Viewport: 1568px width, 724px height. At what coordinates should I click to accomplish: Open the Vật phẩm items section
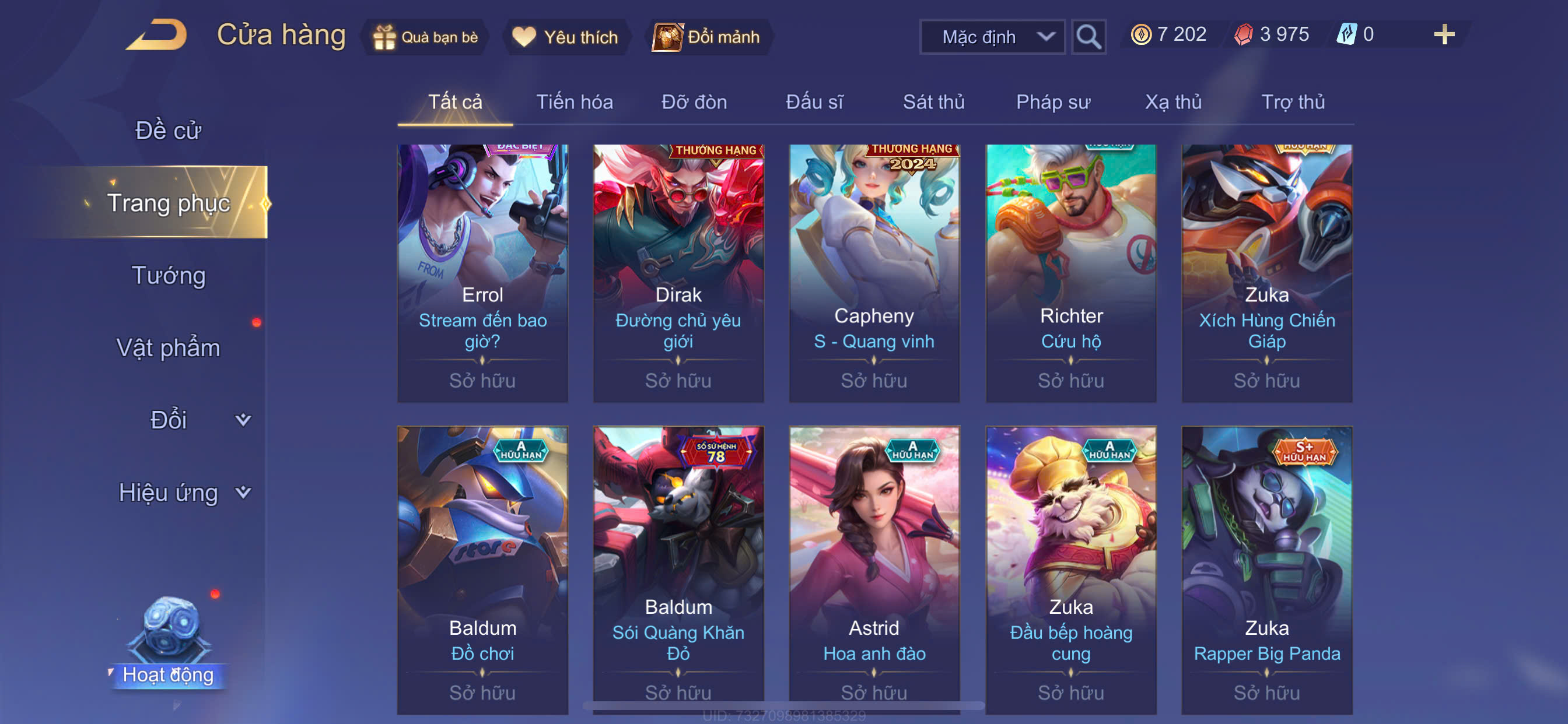(x=168, y=348)
